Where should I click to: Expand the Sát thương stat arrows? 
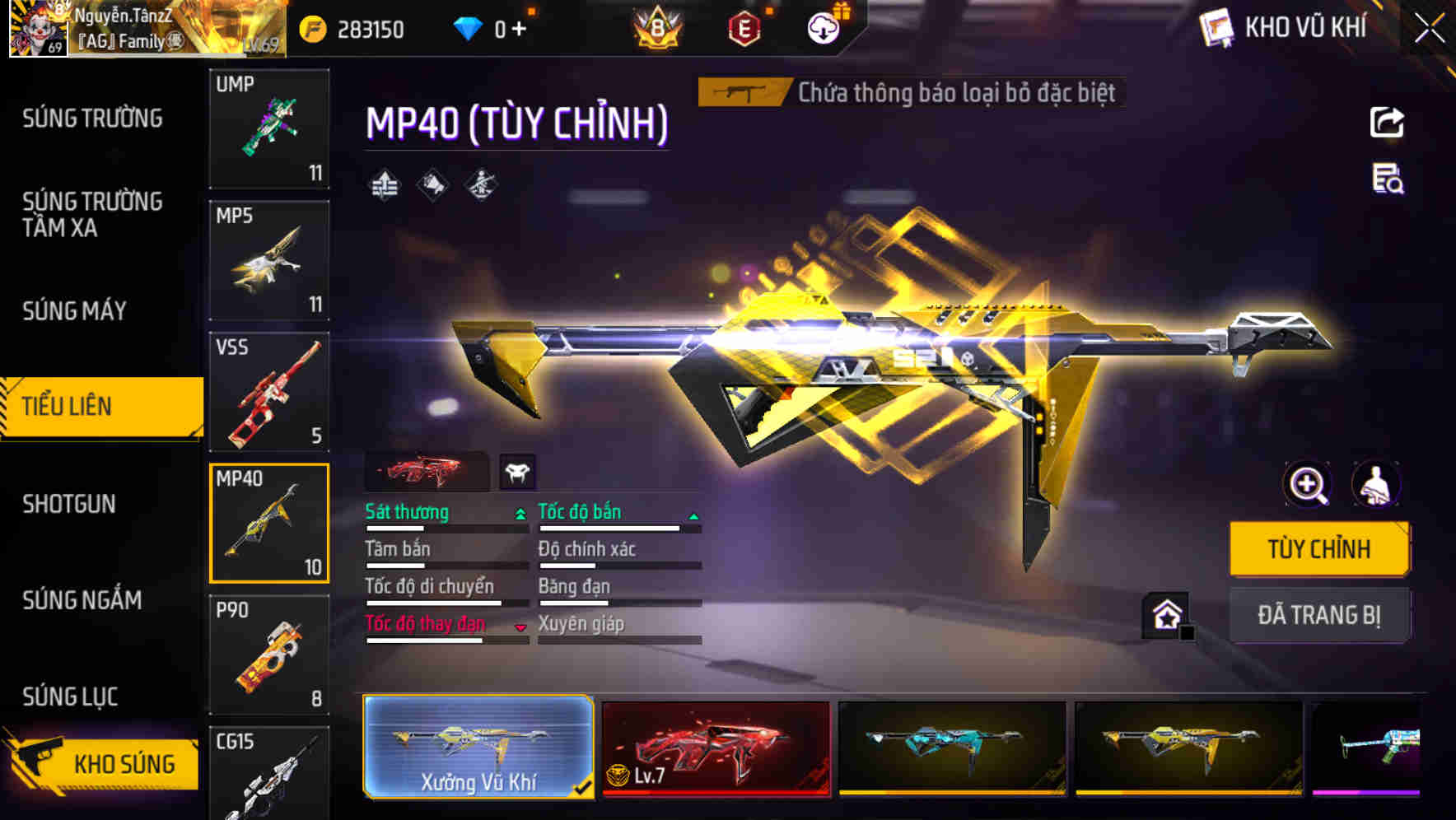coord(519,512)
